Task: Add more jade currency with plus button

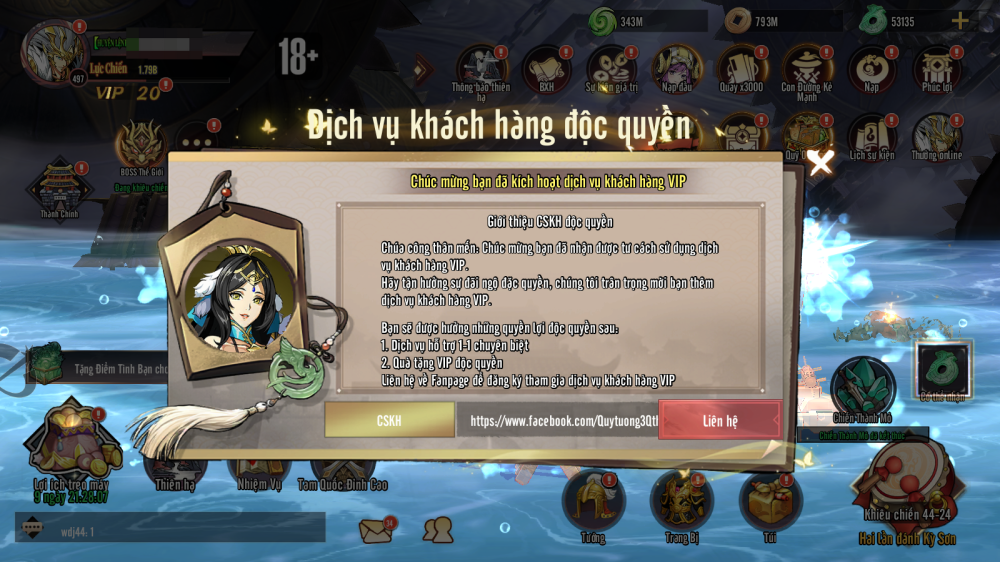Action: tap(959, 20)
